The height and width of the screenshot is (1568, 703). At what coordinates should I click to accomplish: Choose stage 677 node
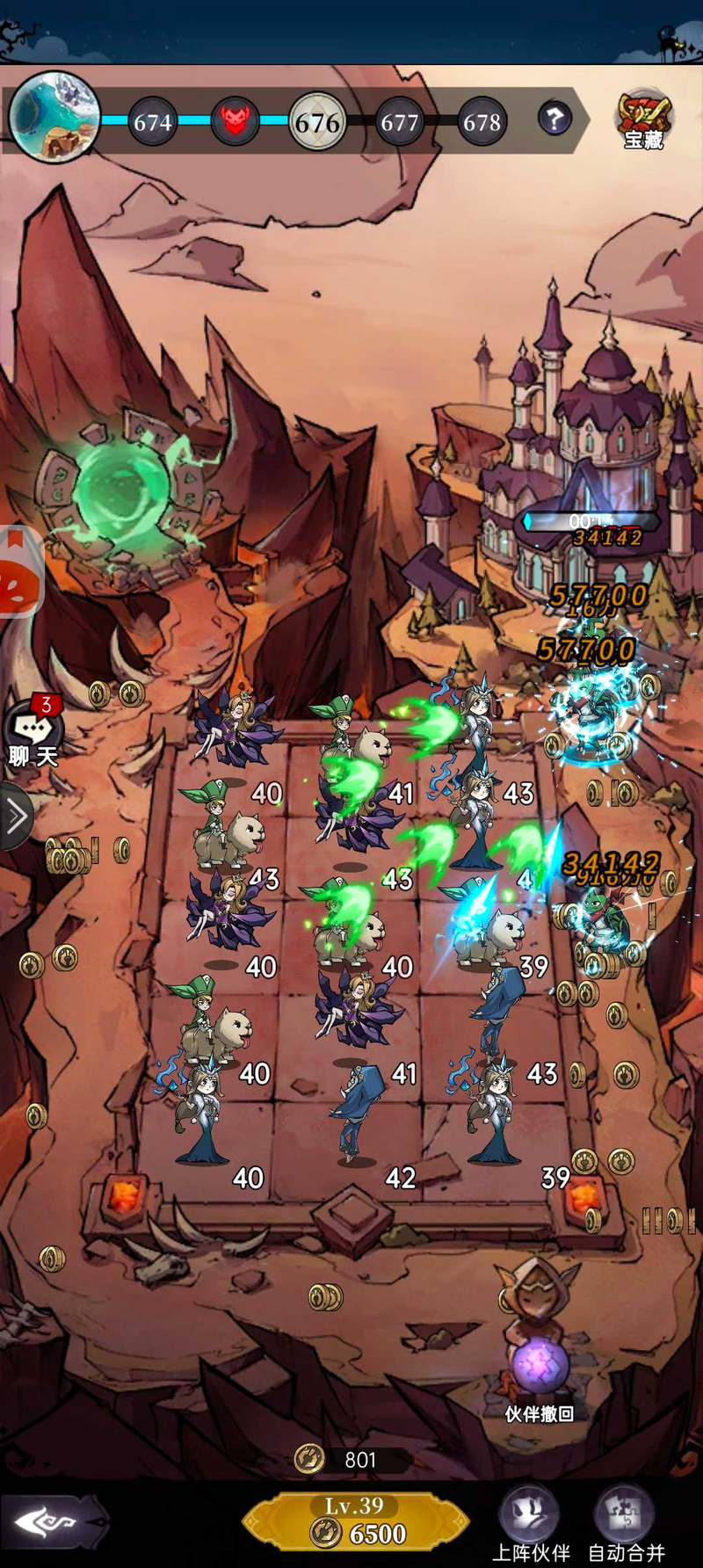(x=399, y=121)
